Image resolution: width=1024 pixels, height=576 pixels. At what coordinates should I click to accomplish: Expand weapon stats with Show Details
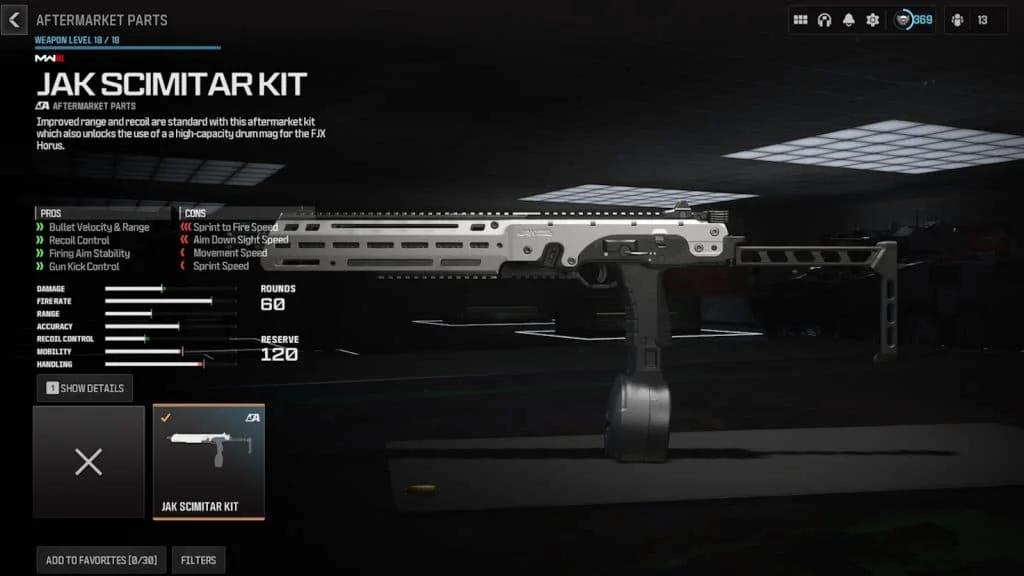(x=85, y=388)
